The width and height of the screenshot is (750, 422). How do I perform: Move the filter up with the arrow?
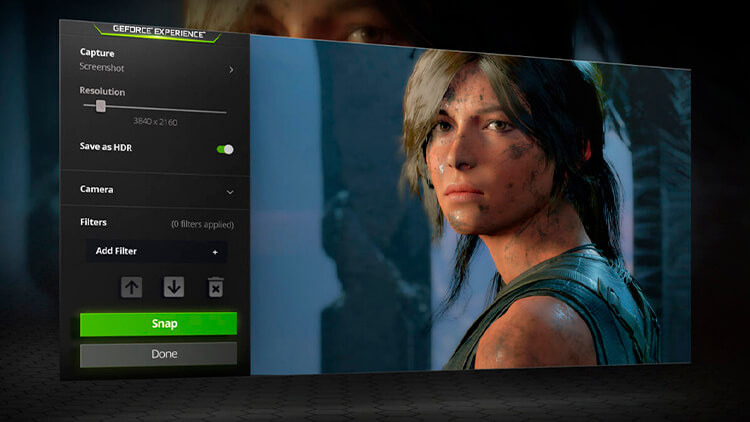[x=132, y=287]
